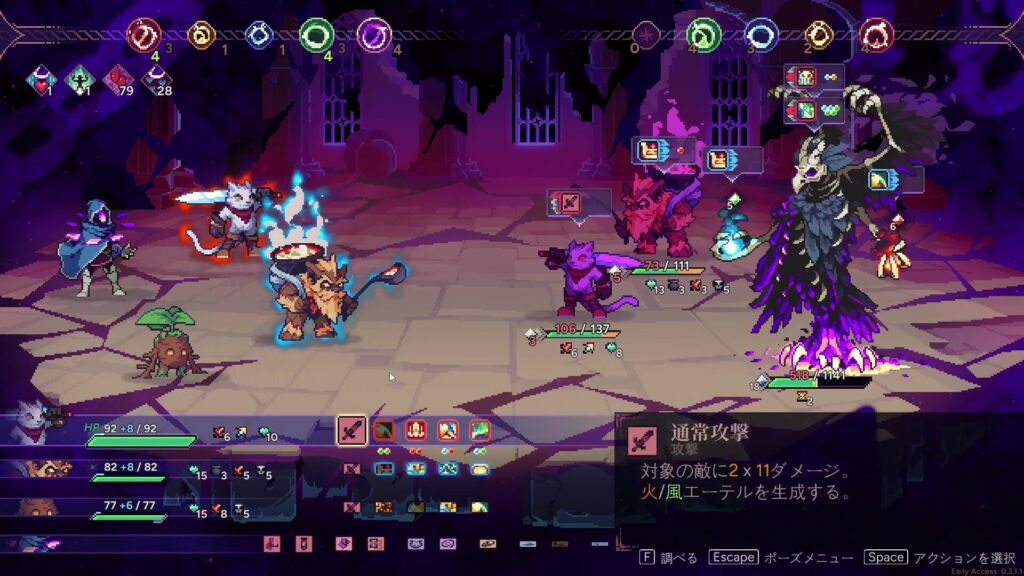Activate the white cat's red flame skill

tap(416, 431)
